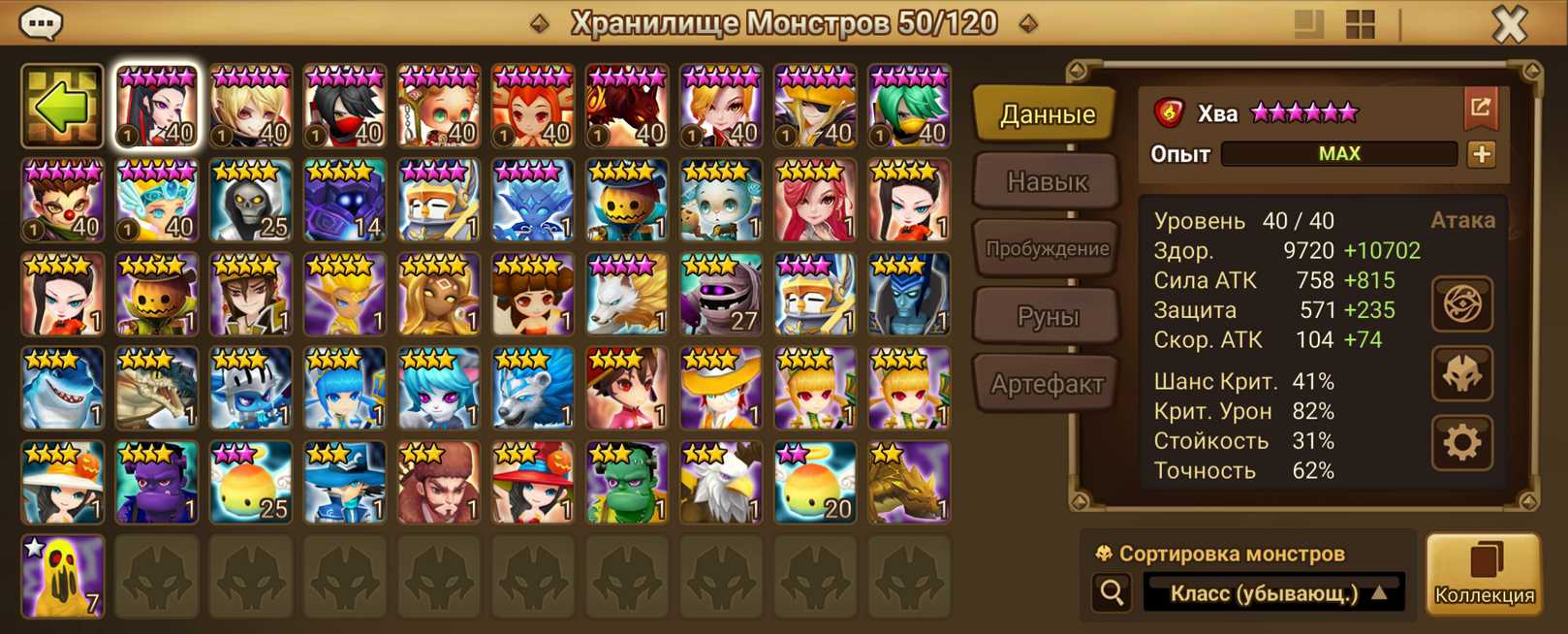The height and width of the screenshot is (634, 1568).
Task: Open the gear settings button
Action: point(1461,443)
